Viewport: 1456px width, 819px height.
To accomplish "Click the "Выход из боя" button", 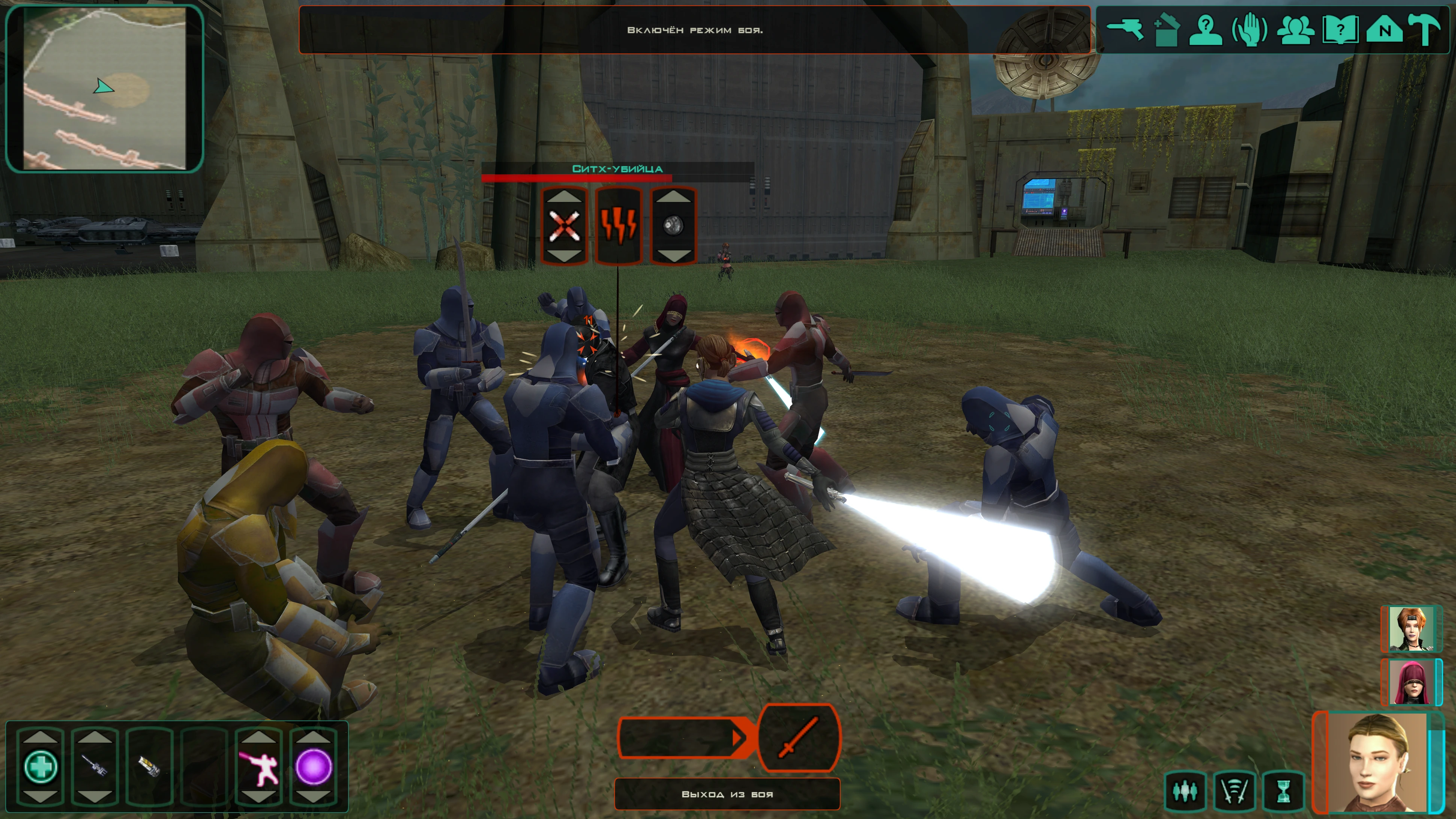I will pyautogui.click(x=727, y=794).
